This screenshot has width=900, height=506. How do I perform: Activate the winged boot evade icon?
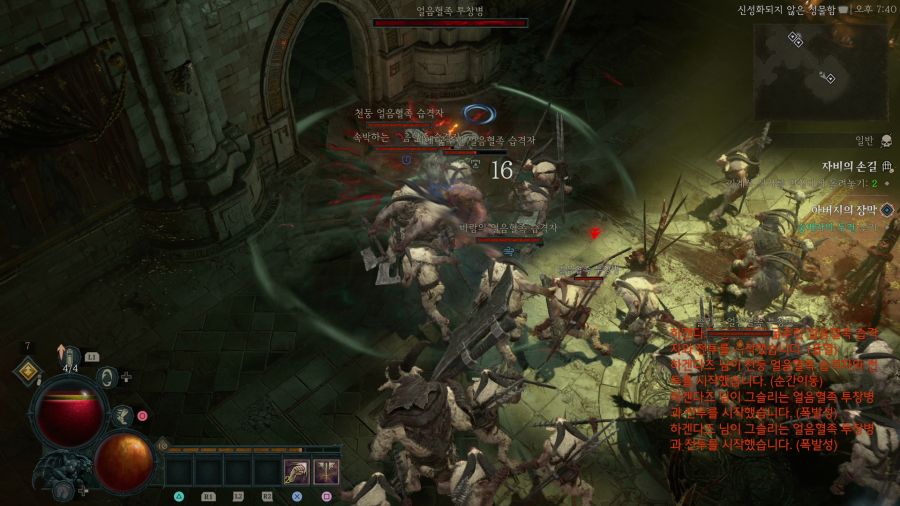[123, 416]
